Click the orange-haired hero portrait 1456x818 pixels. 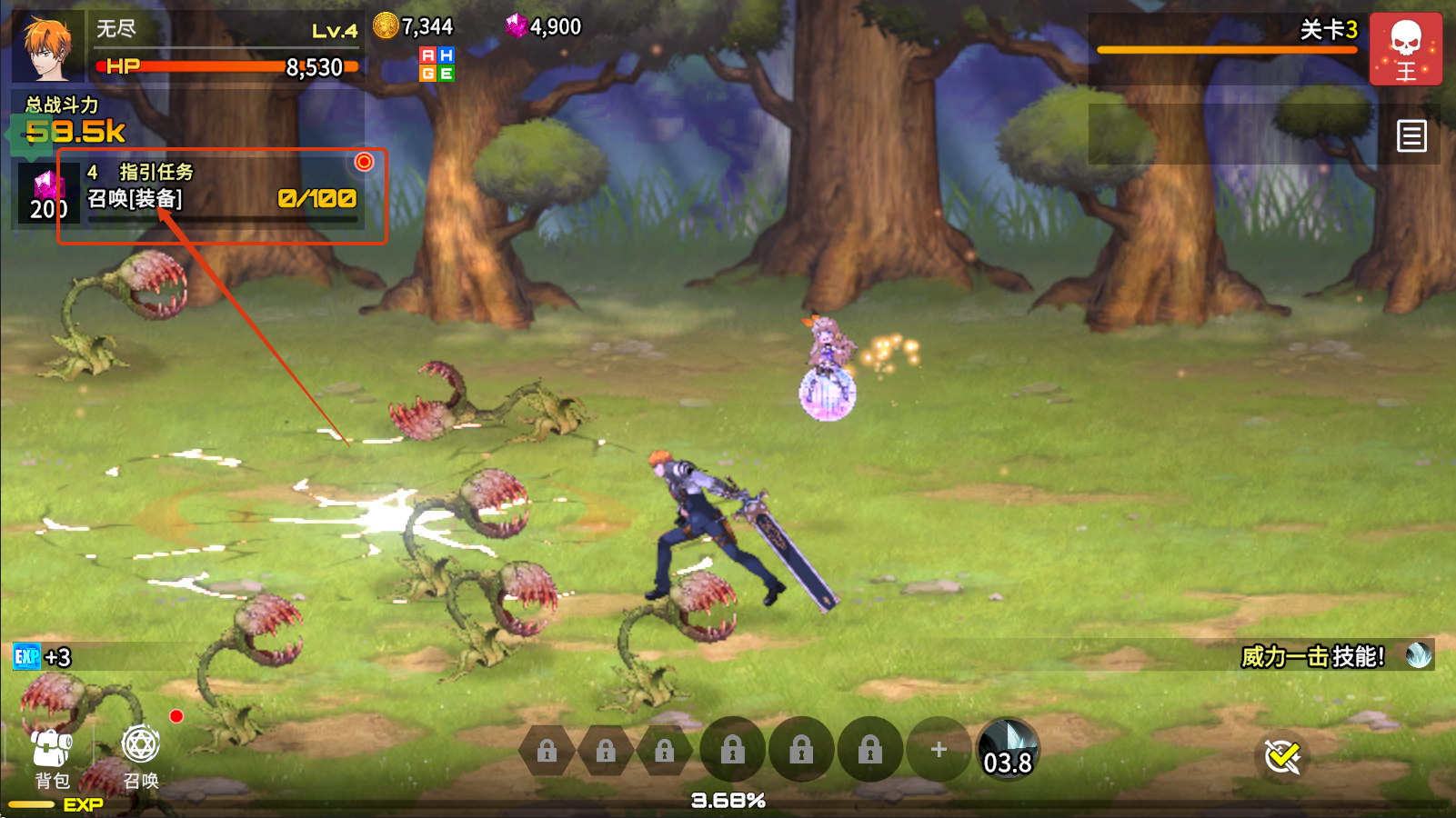pos(47,47)
